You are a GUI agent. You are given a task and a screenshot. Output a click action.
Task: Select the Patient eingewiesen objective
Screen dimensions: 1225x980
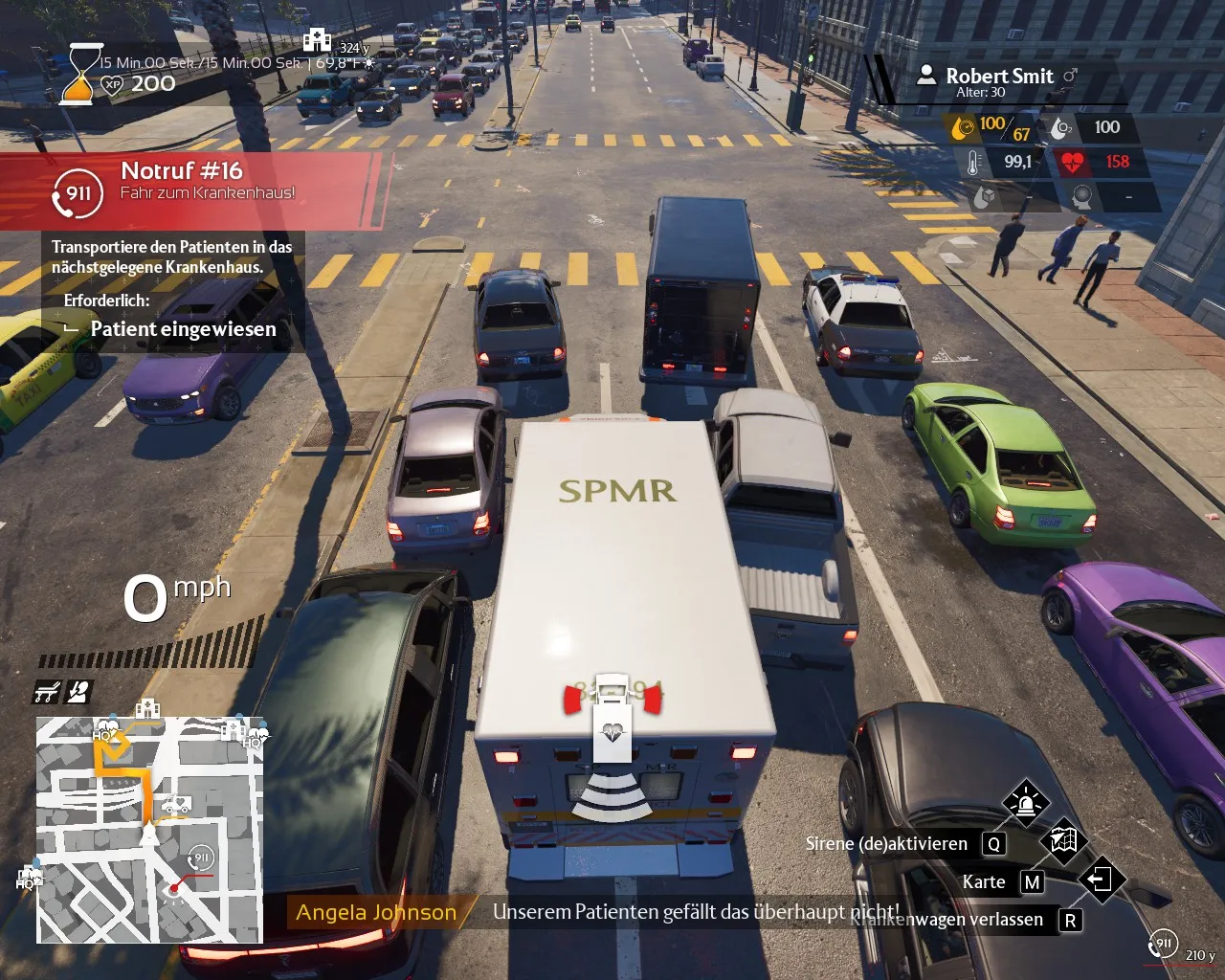pyautogui.click(x=183, y=329)
